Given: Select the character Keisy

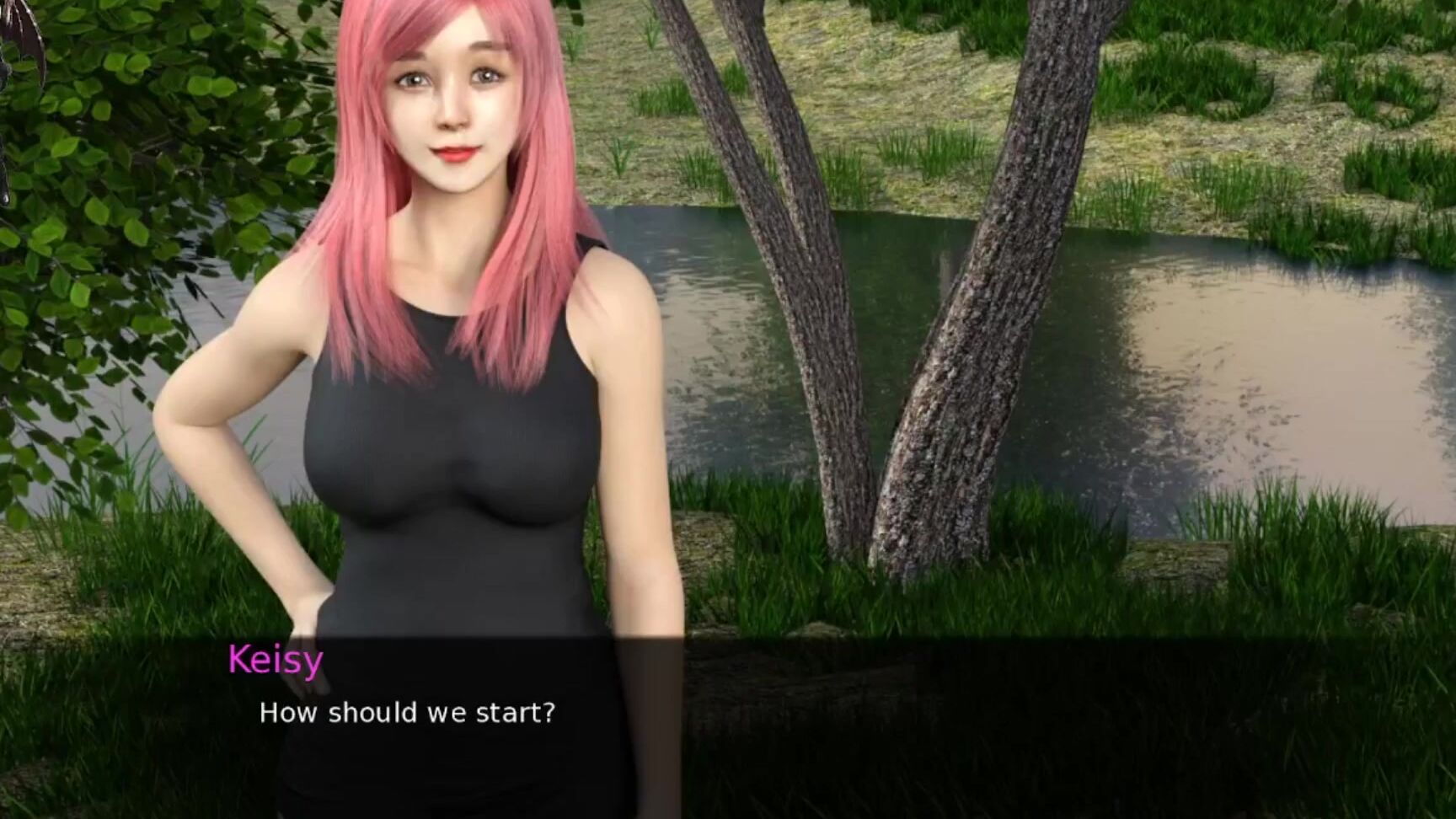Looking at the screenshot, I should (x=455, y=337).
